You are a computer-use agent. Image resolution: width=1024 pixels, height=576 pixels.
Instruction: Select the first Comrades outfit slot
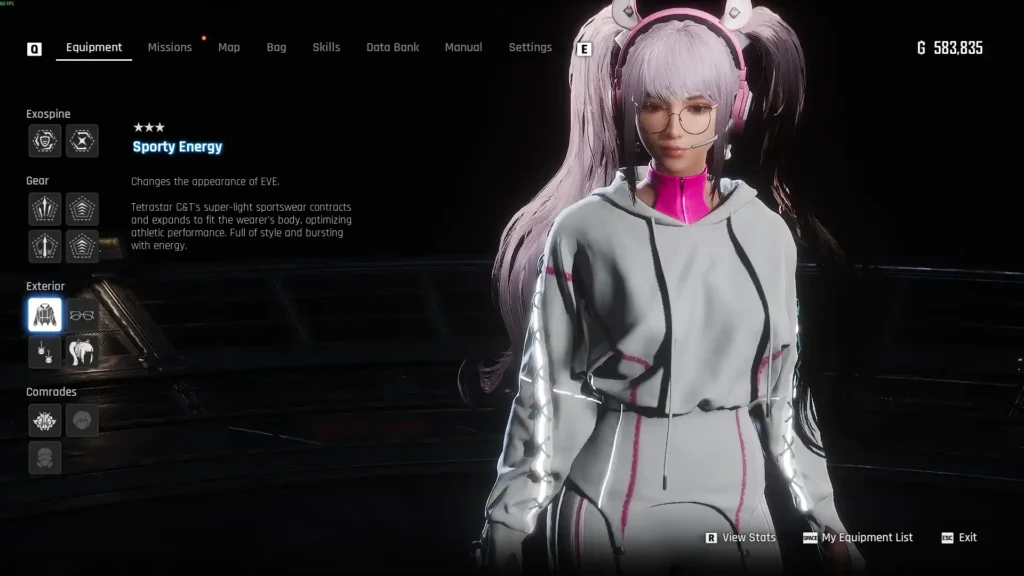tap(45, 420)
